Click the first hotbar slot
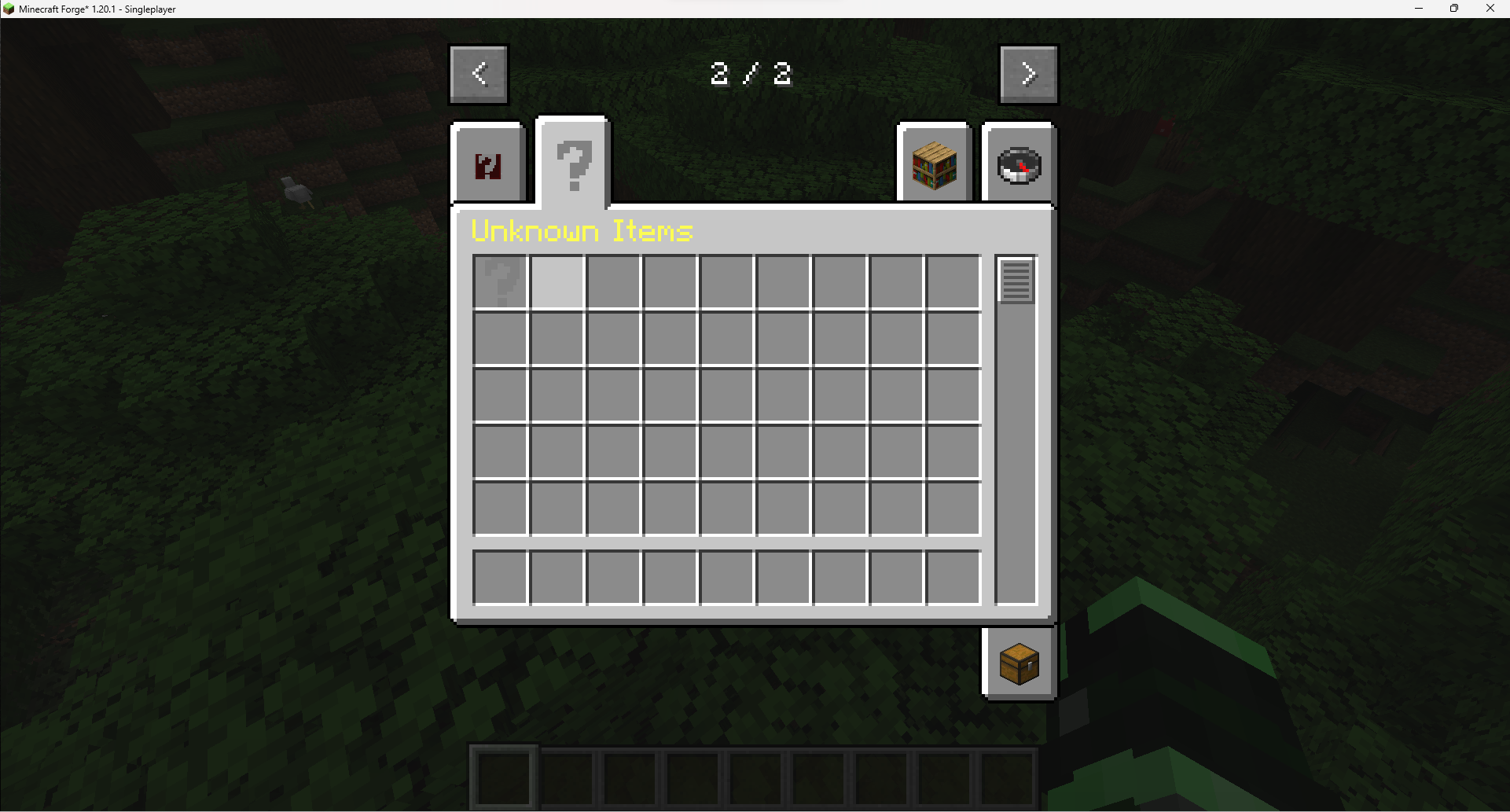 pos(504,777)
